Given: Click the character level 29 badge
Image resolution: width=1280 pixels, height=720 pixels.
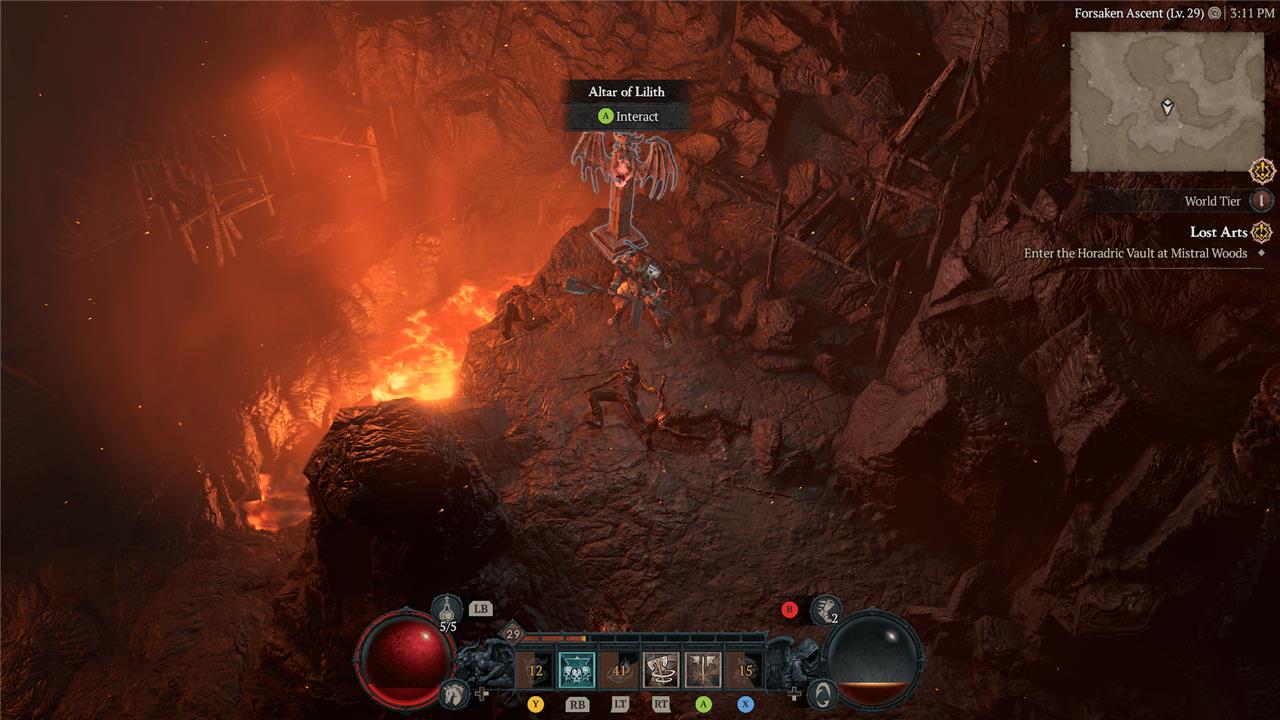Looking at the screenshot, I should (513, 634).
